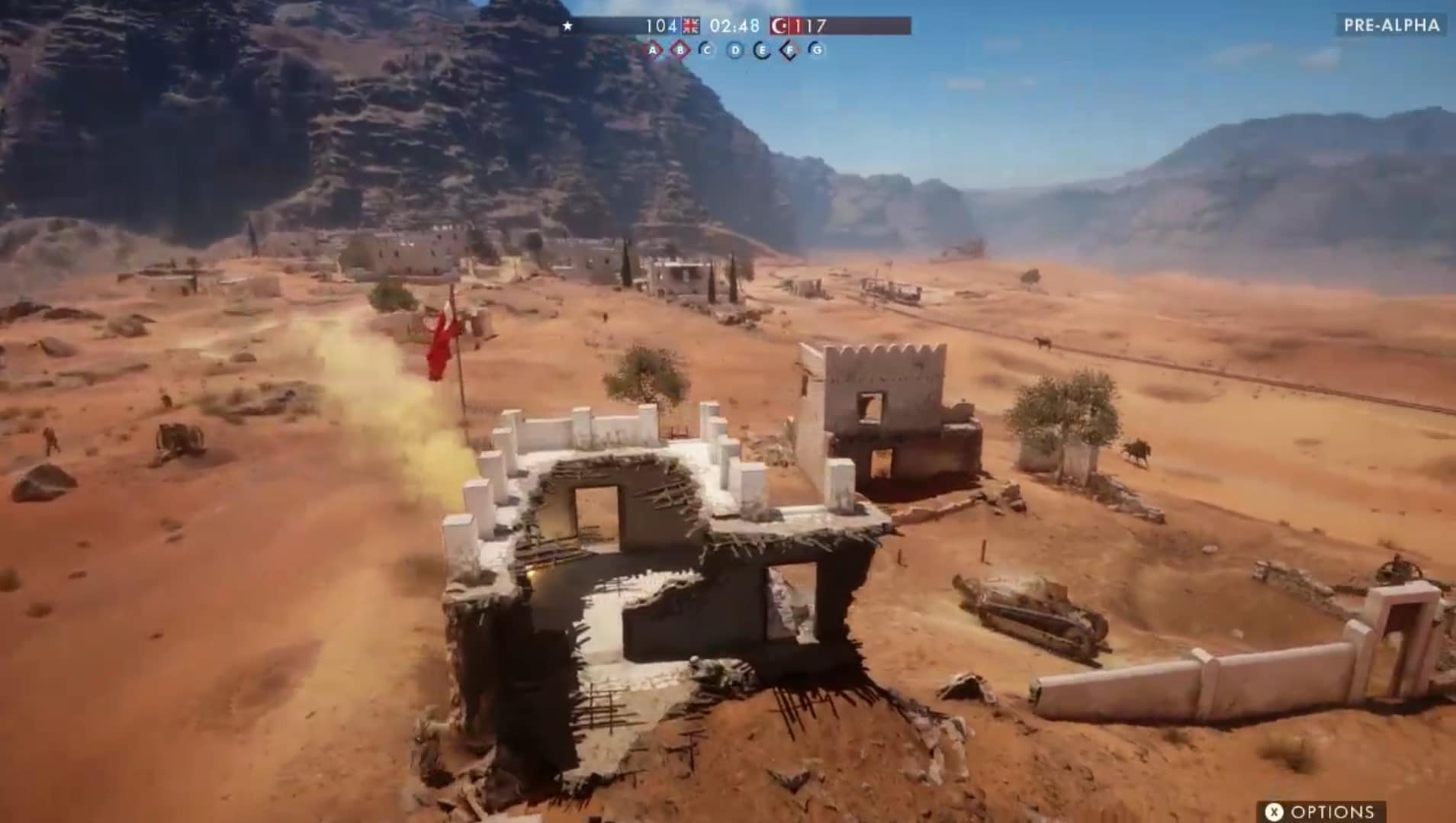Screen dimensions: 1456x823
Task: Click the objective G marker
Action: tap(817, 50)
